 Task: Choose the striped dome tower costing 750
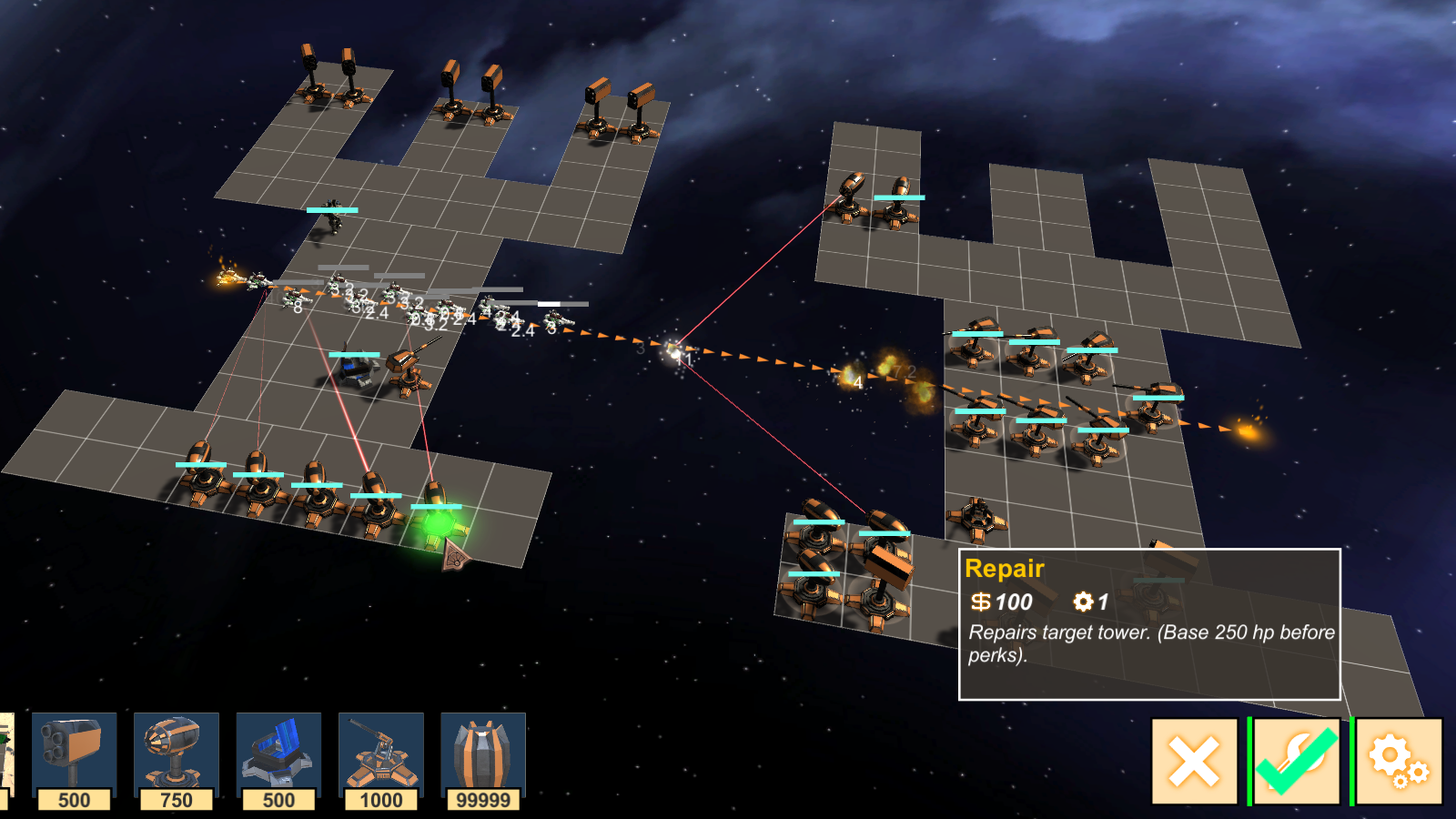[176, 760]
